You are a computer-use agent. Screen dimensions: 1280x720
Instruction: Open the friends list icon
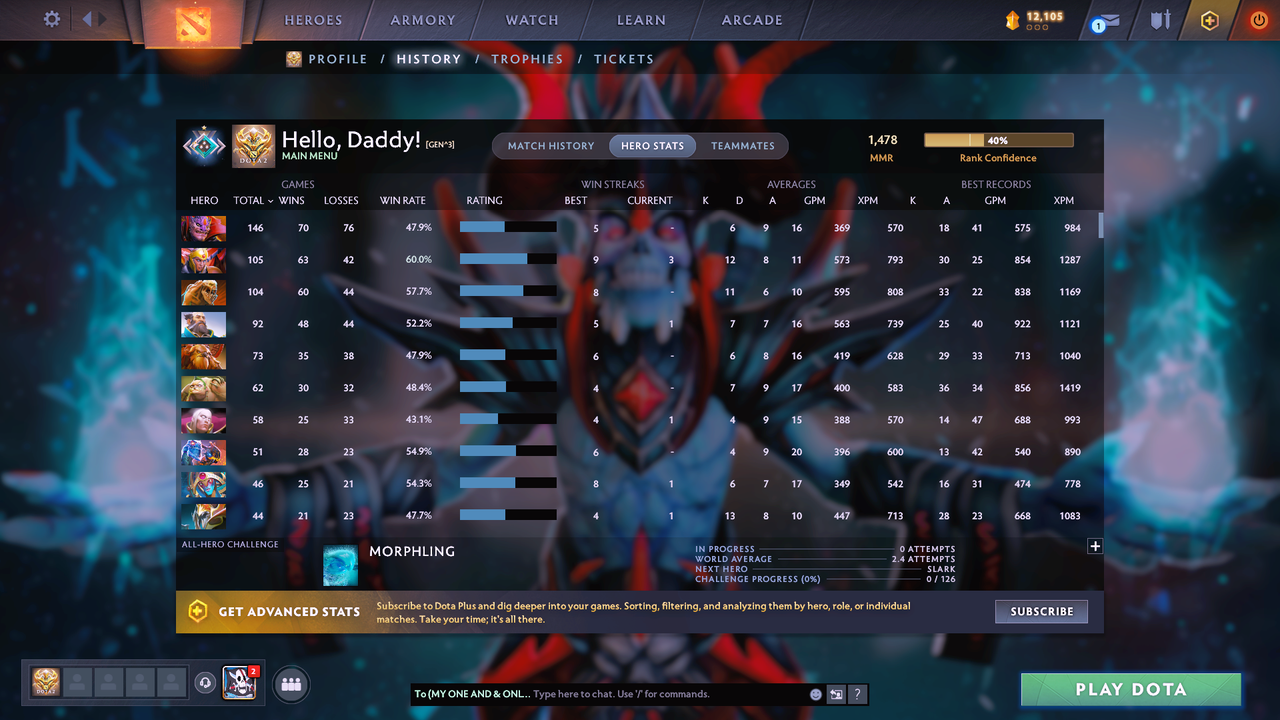point(289,684)
